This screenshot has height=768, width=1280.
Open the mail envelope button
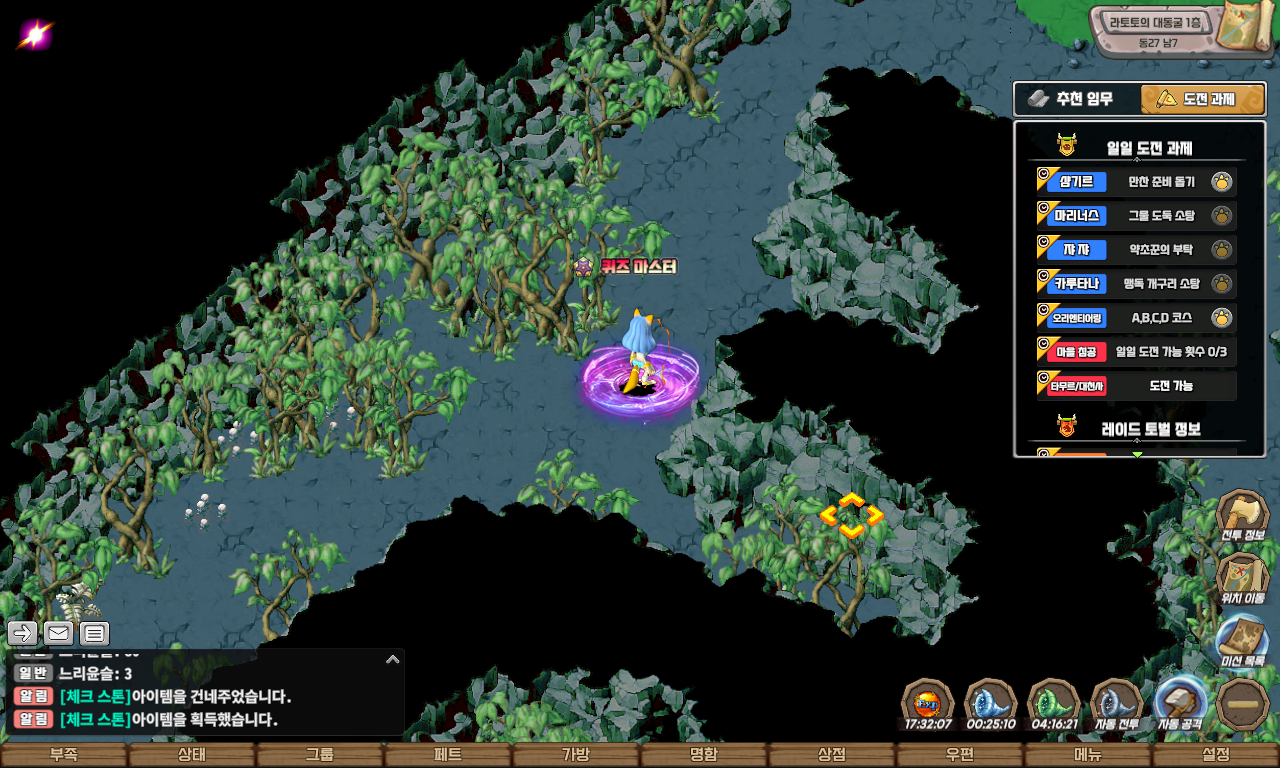coord(58,633)
